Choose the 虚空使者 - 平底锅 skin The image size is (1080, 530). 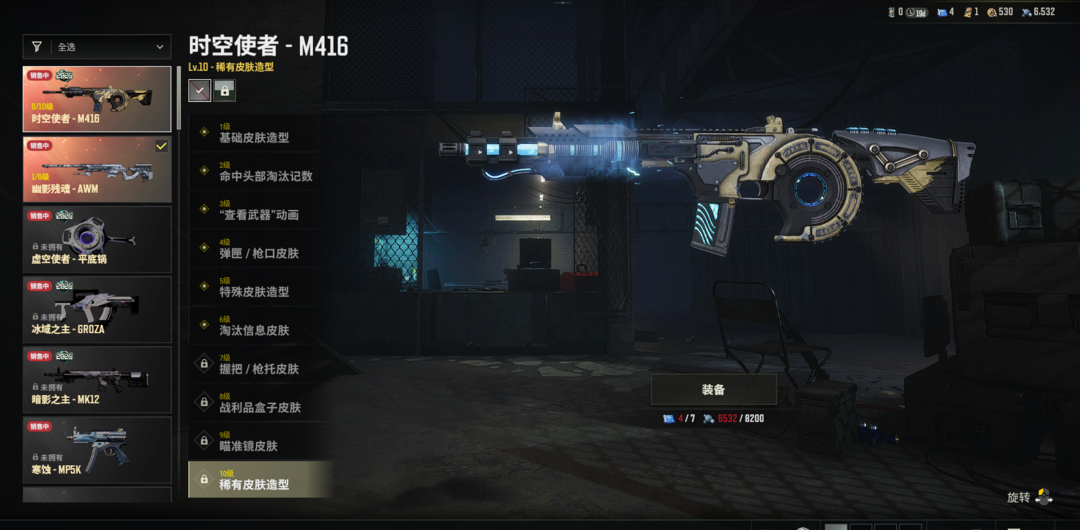coord(97,239)
